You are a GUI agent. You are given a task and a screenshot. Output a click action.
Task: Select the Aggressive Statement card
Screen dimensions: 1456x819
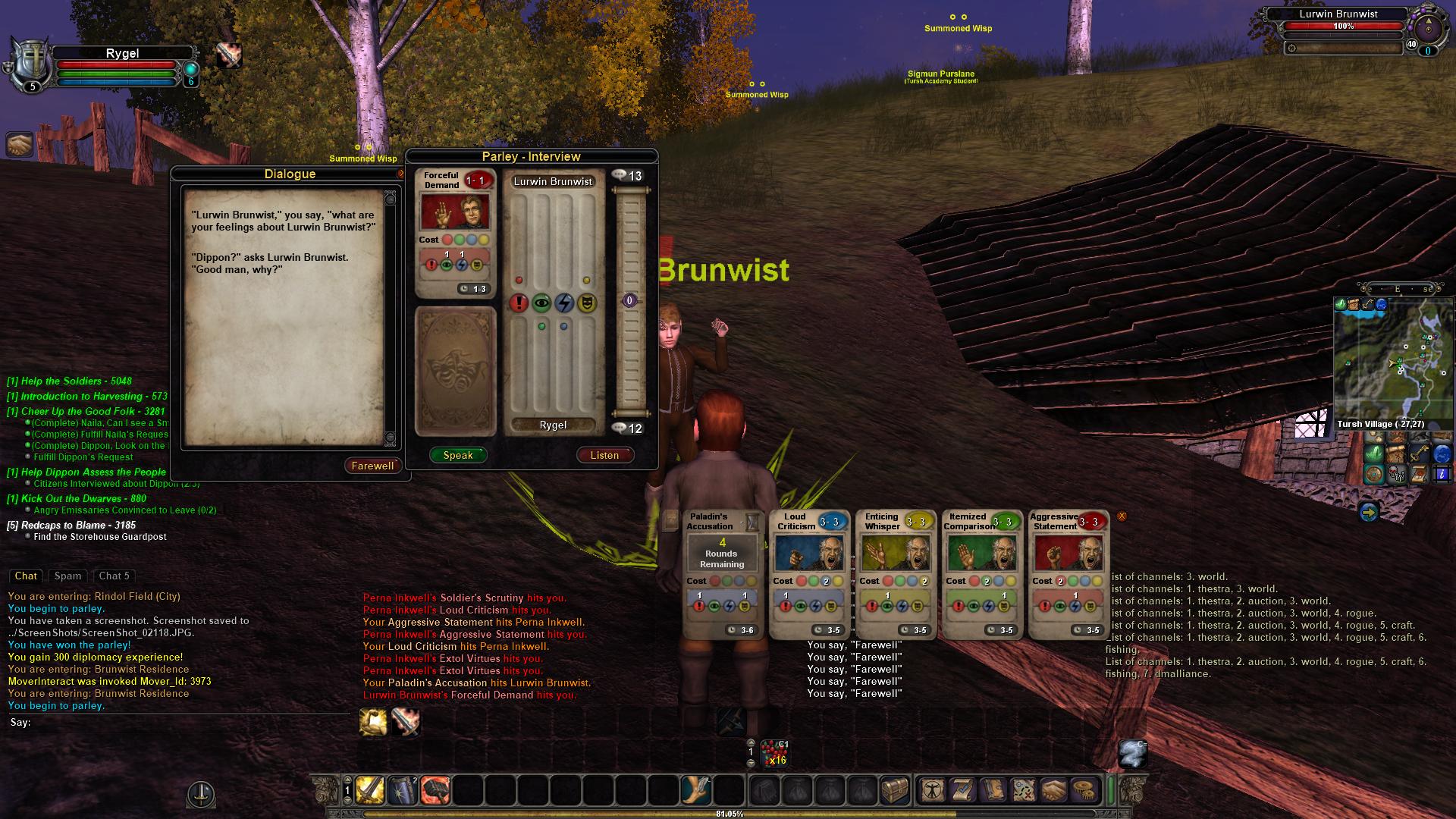click(1068, 574)
